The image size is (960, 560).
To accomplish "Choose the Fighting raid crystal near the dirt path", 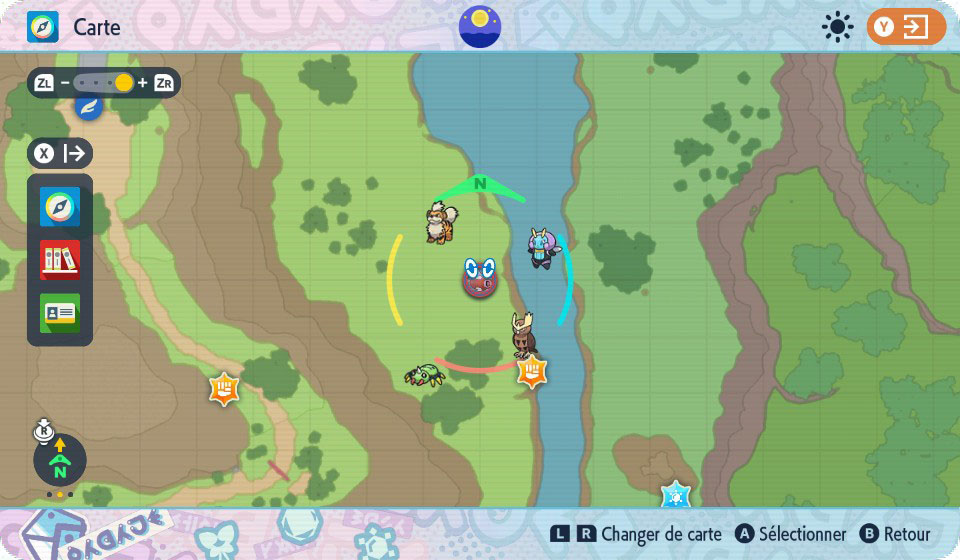I will (223, 388).
